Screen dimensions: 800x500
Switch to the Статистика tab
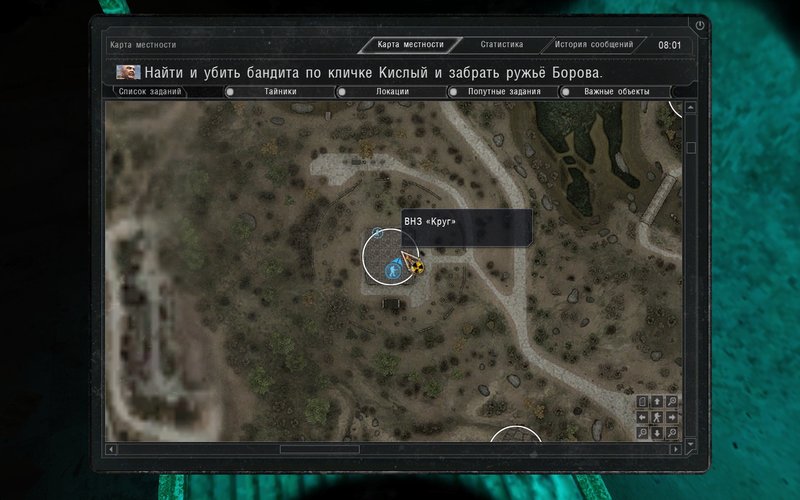[x=501, y=45]
